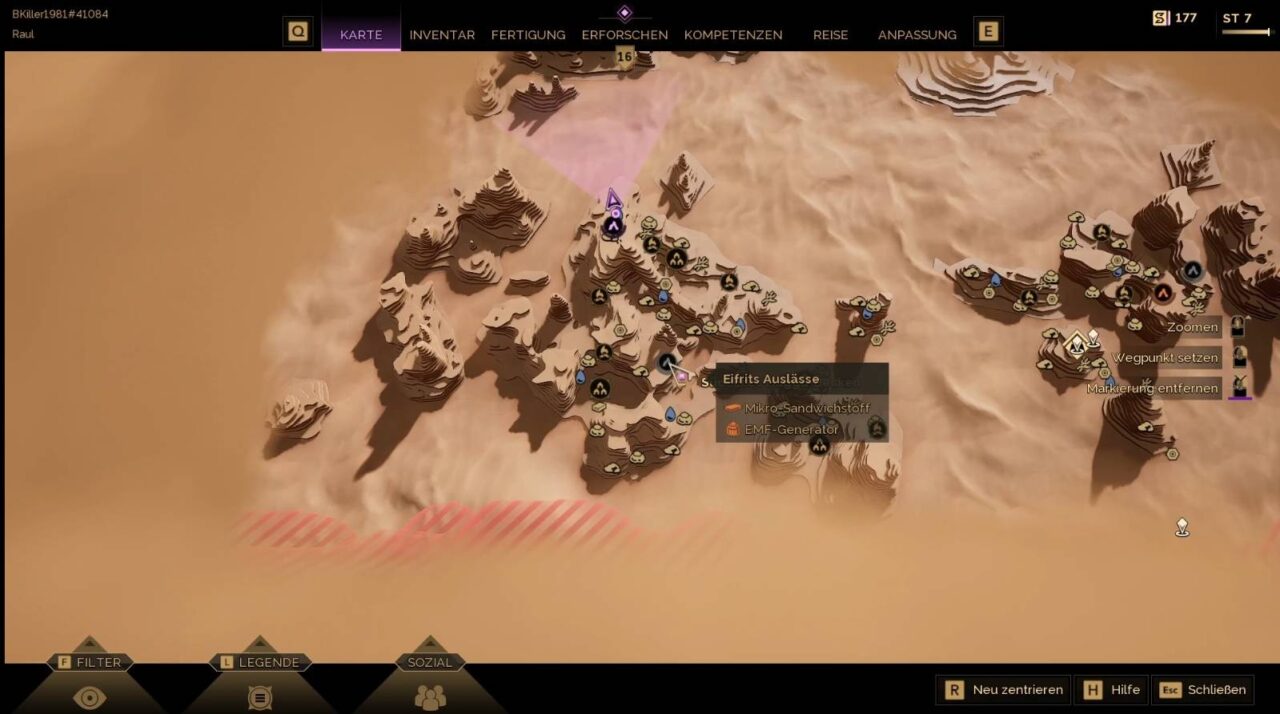Click Neu zentrieren to recenter map

click(1003, 689)
